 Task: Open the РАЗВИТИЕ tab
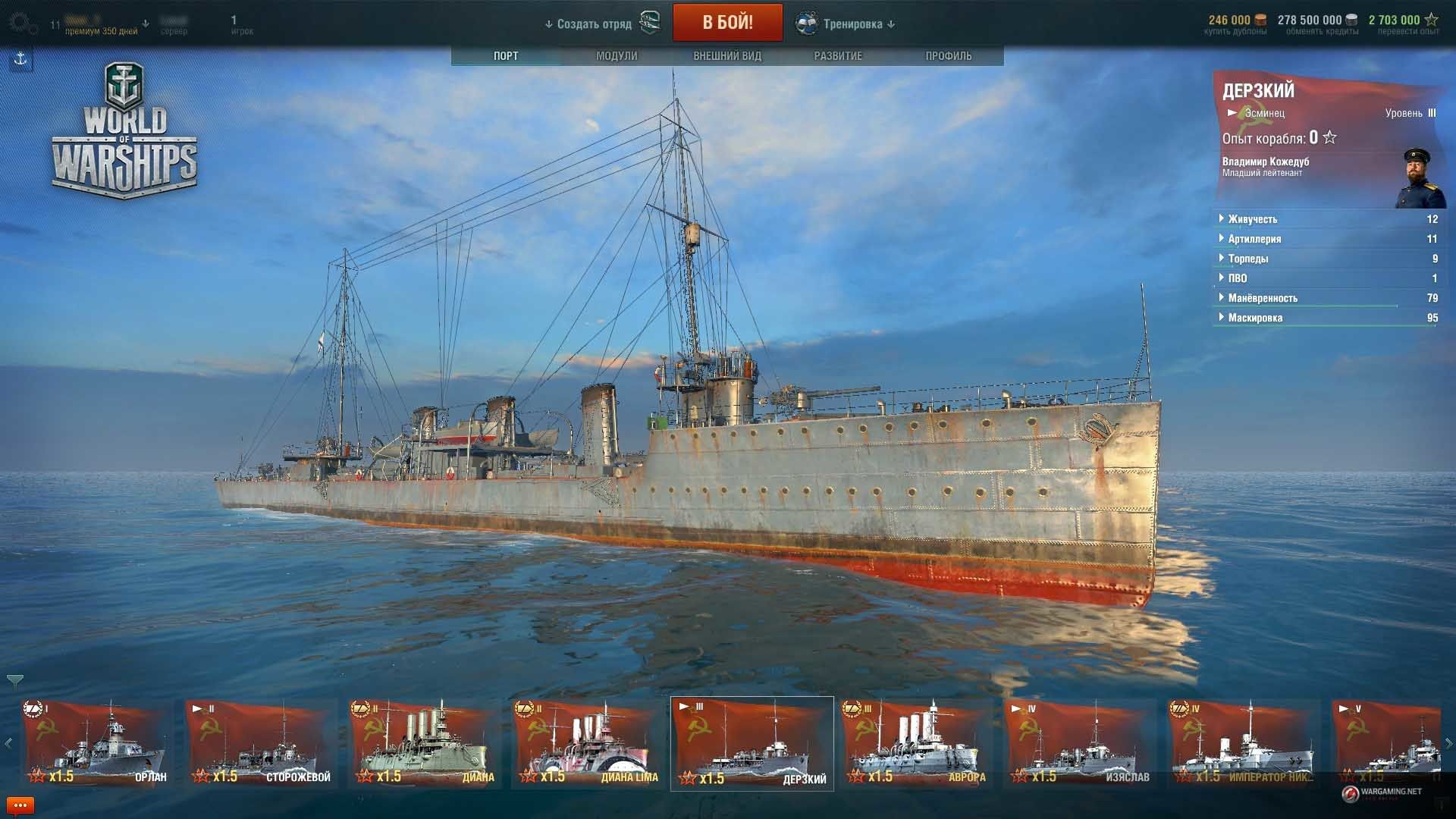pos(837,56)
